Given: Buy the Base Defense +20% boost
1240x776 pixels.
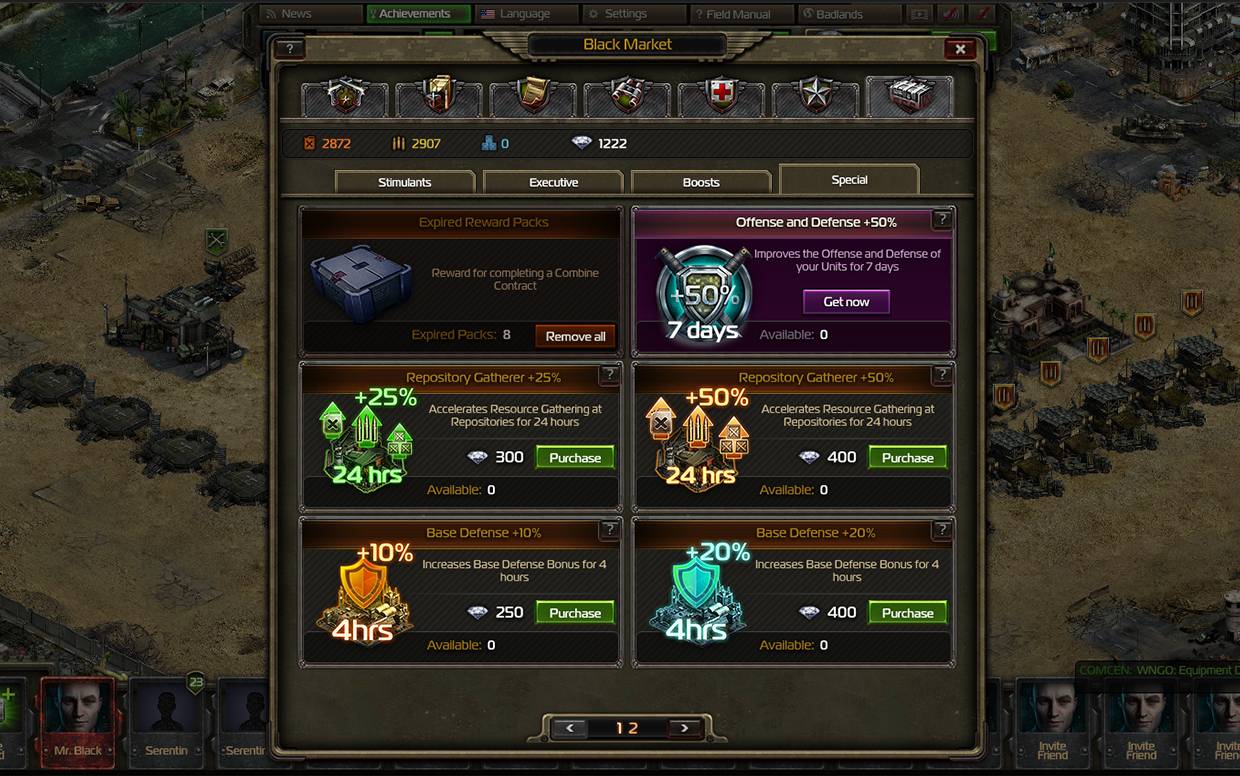Looking at the screenshot, I should tap(907, 612).
